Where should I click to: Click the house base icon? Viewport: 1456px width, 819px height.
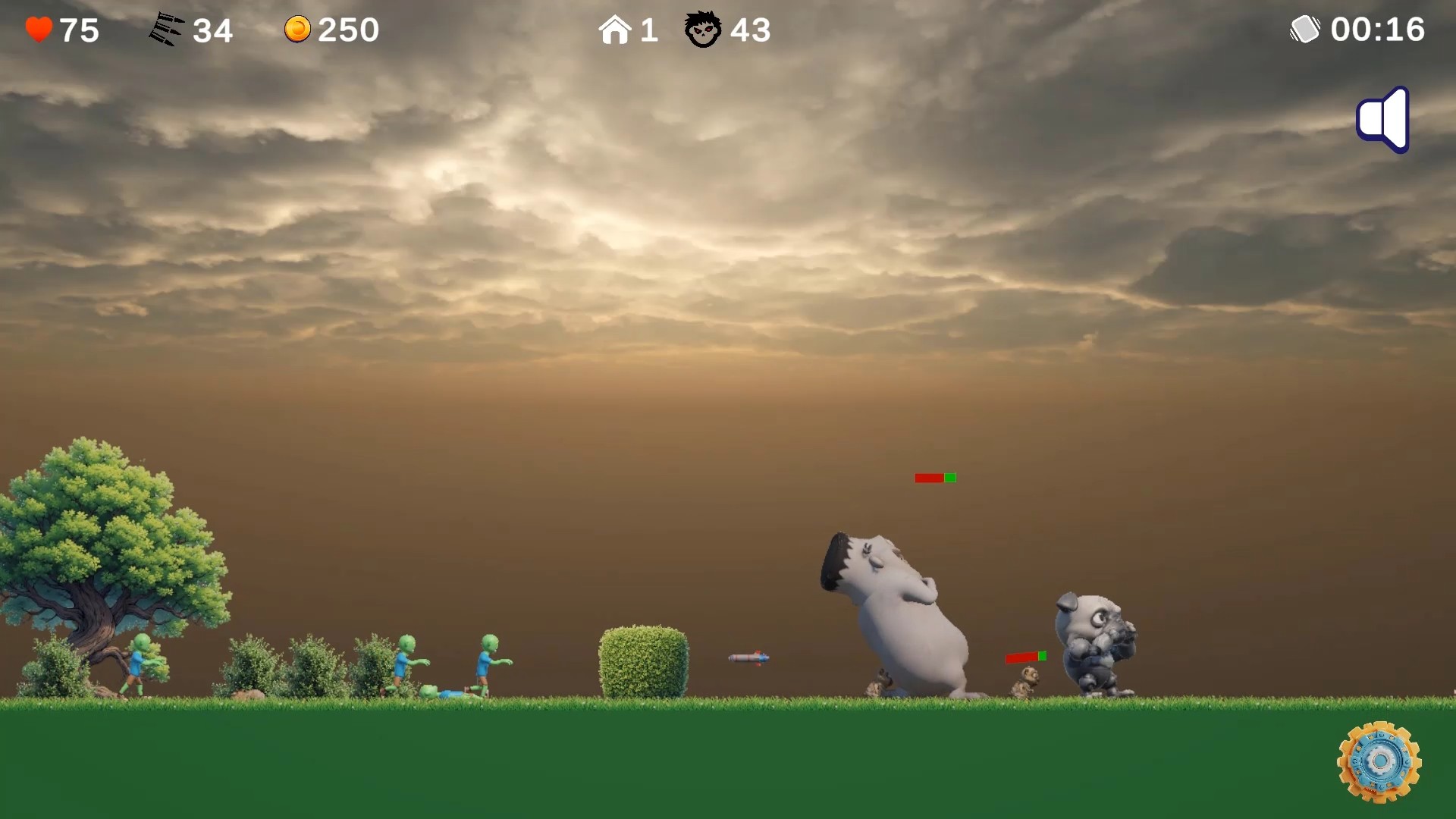[x=617, y=29]
